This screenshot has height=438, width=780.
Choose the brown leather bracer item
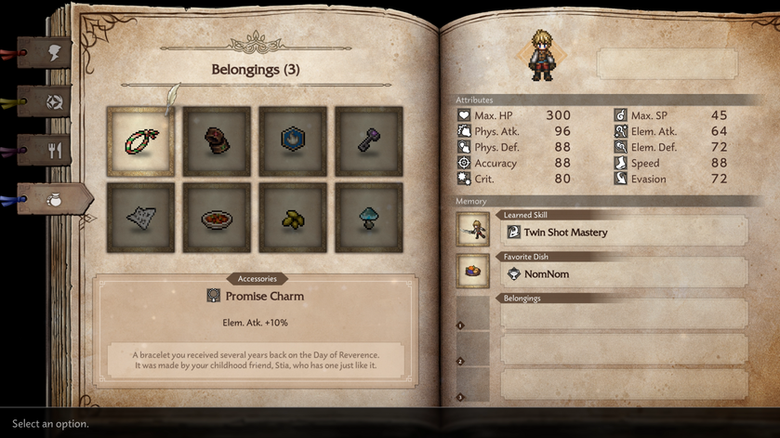(x=217, y=141)
